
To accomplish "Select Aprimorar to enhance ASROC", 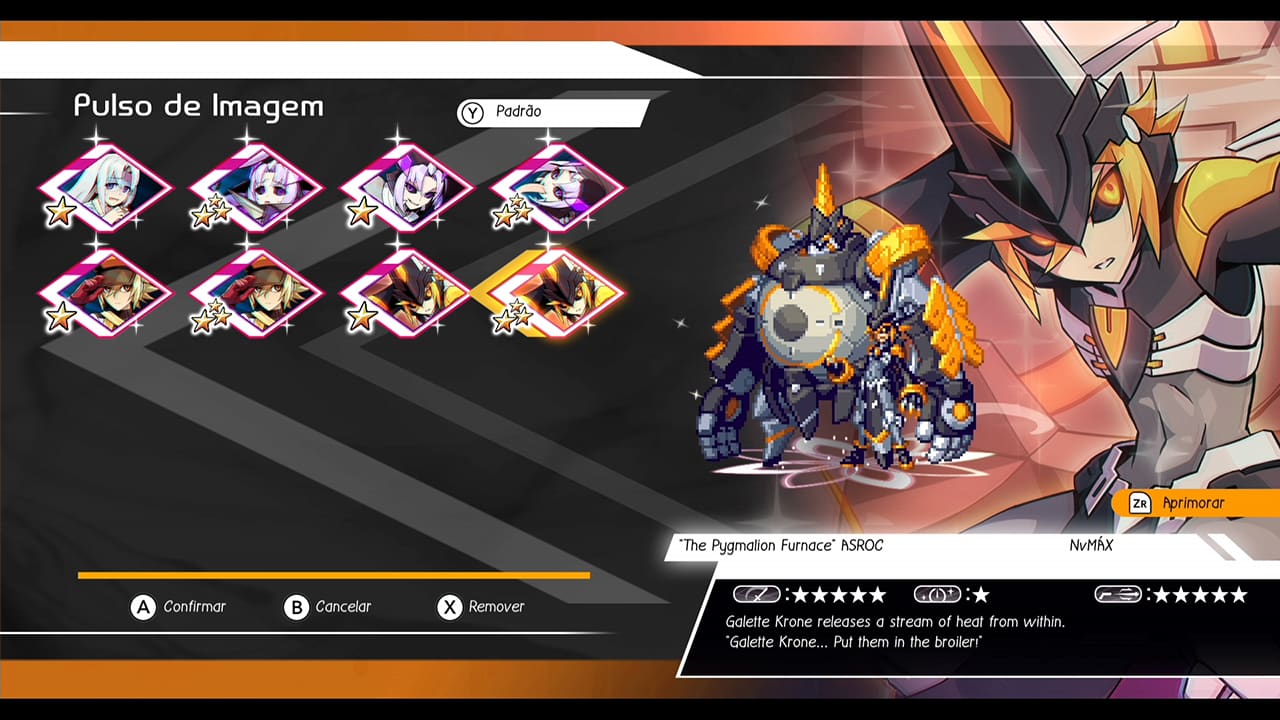I will point(1194,503).
